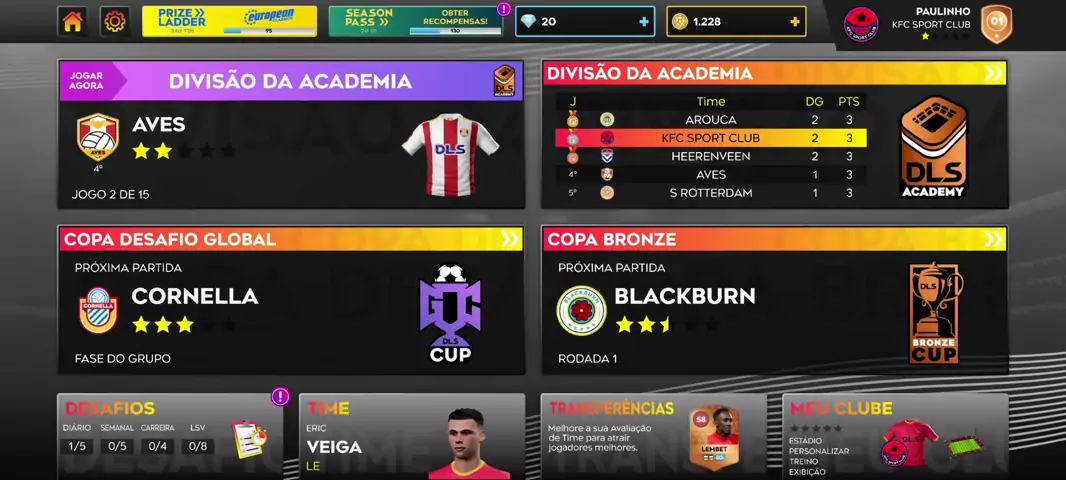Open the Transferências market panel
Image resolution: width=1066 pixels, height=480 pixels.
pos(653,436)
